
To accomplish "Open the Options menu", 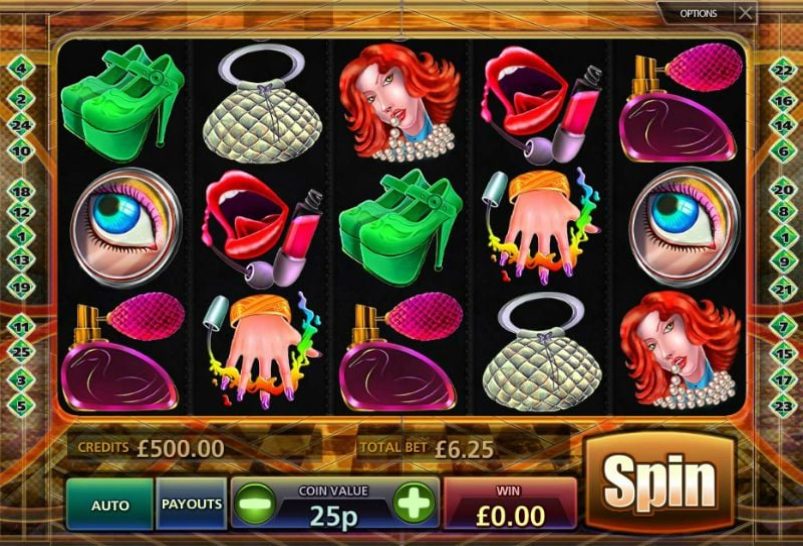I will pyautogui.click(x=698, y=13).
